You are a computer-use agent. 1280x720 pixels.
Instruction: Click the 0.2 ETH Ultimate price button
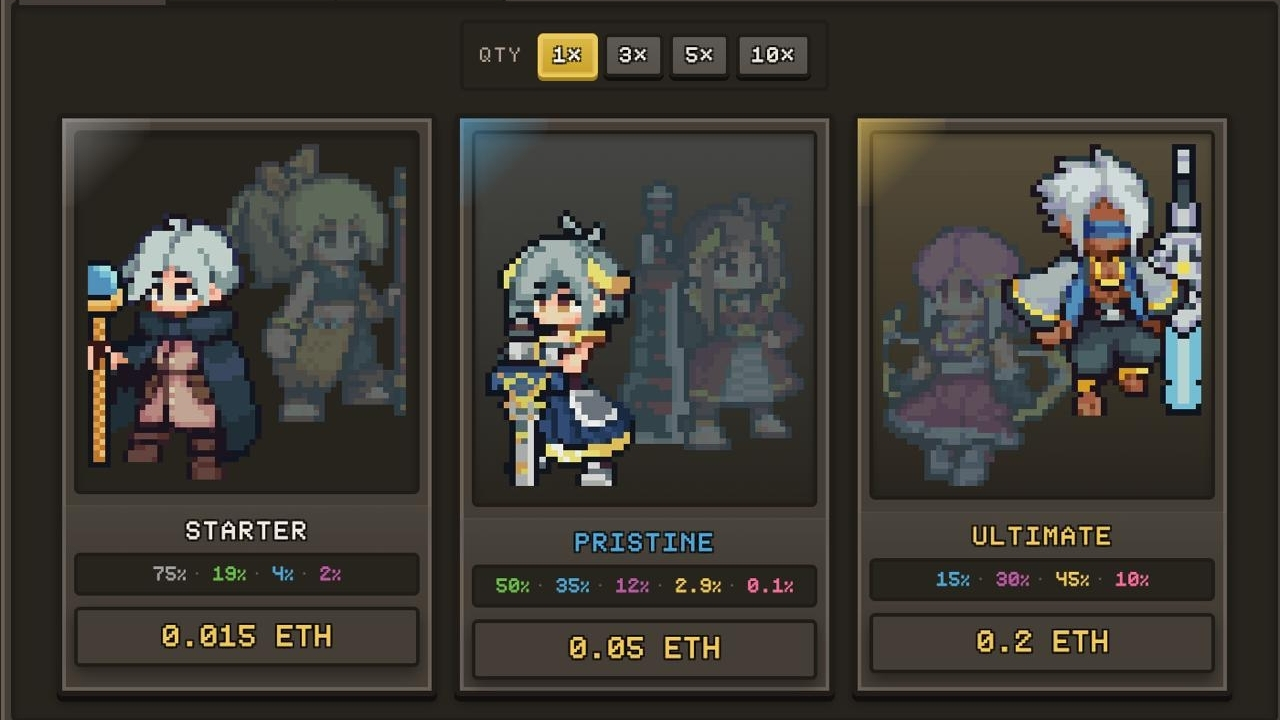[1041, 642]
